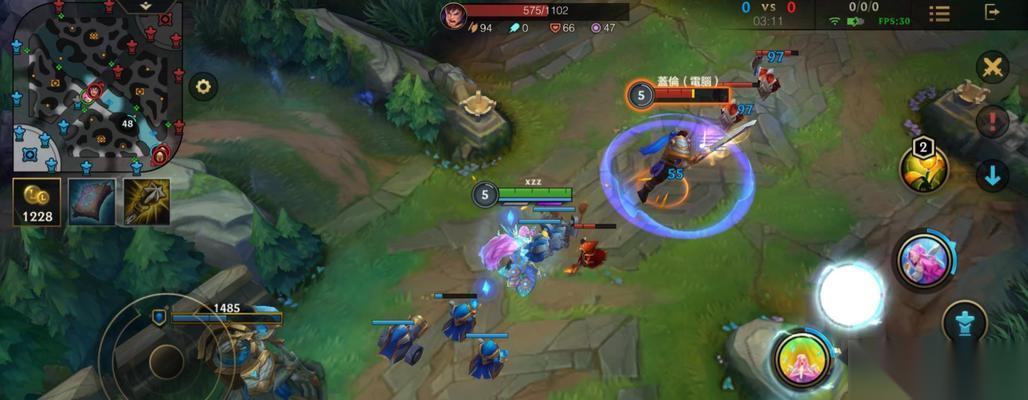Collapse the minimap with the top arrow
Viewport: 1028px width, 400px height.
[145, 6]
